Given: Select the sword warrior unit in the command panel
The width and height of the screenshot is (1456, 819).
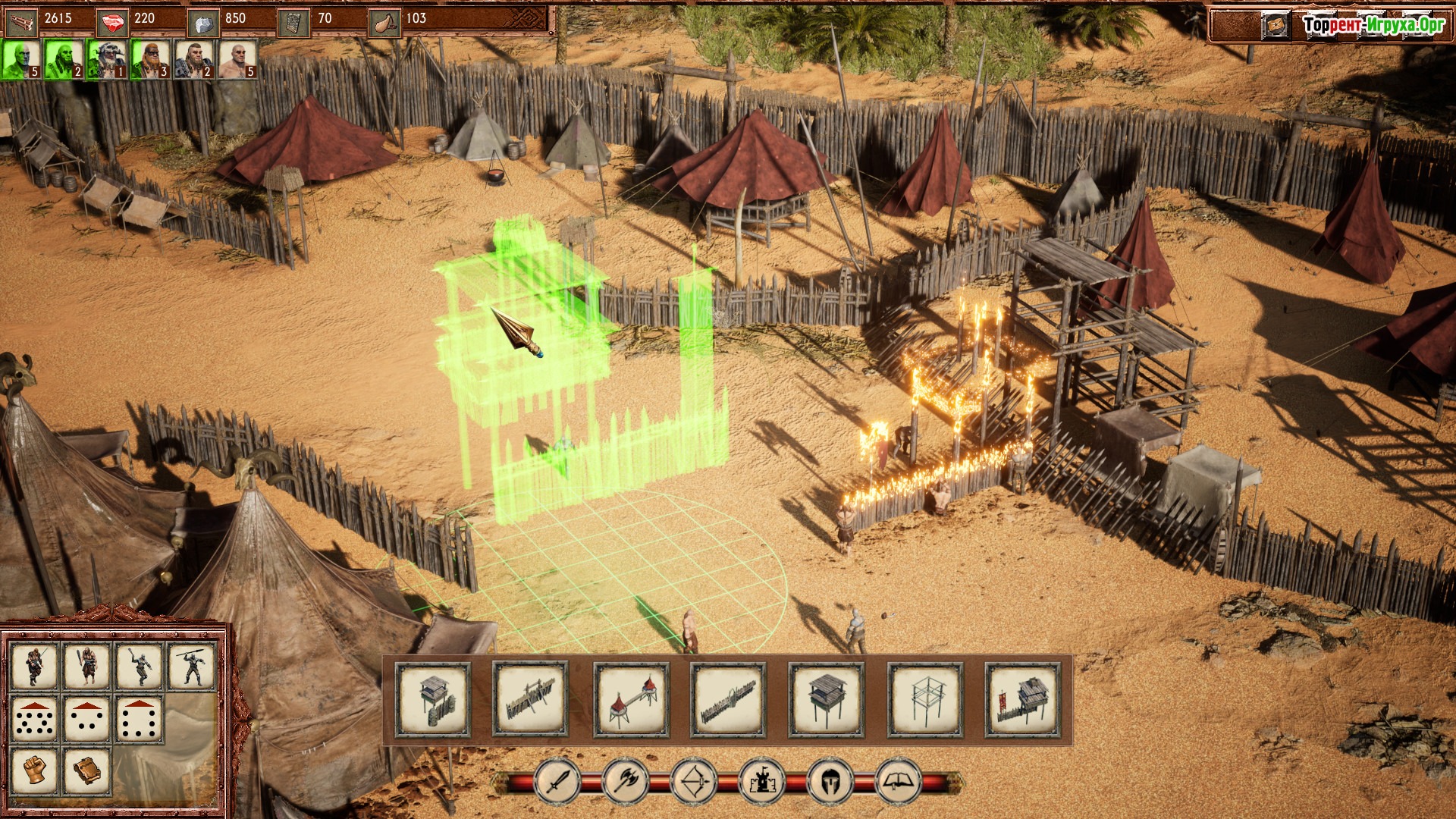Looking at the screenshot, I should pos(35,666).
